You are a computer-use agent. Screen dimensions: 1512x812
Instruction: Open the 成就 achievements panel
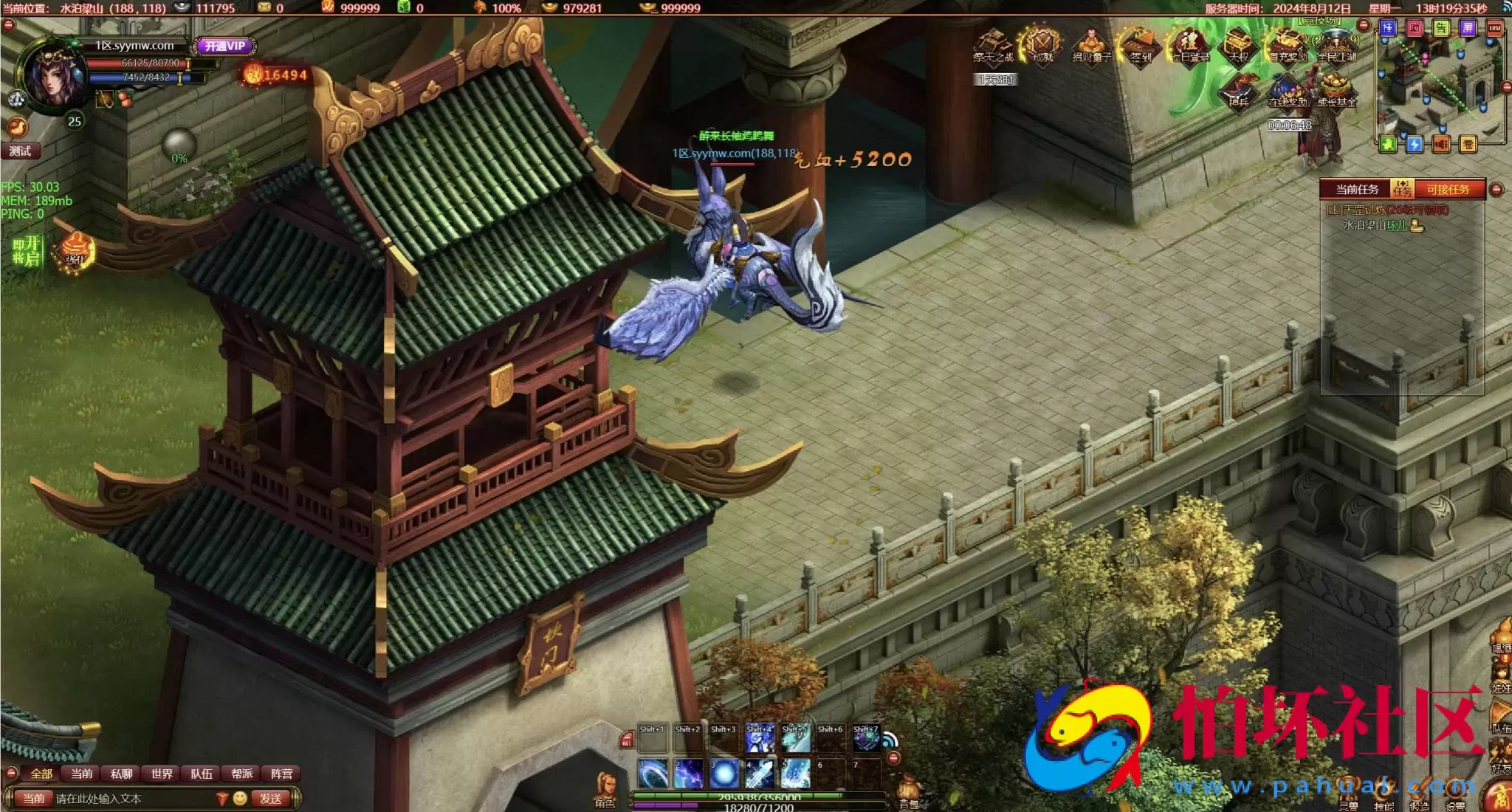(x=1044, y=46)
